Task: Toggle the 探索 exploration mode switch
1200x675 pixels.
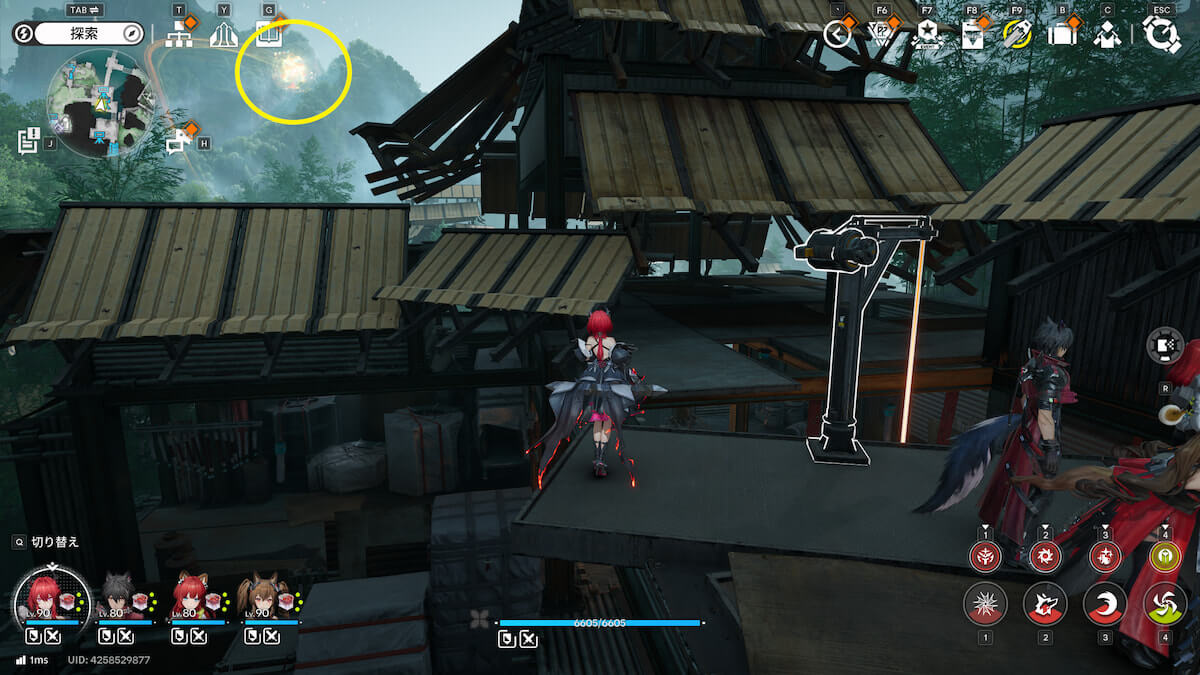Action: [x=80, y=34]
